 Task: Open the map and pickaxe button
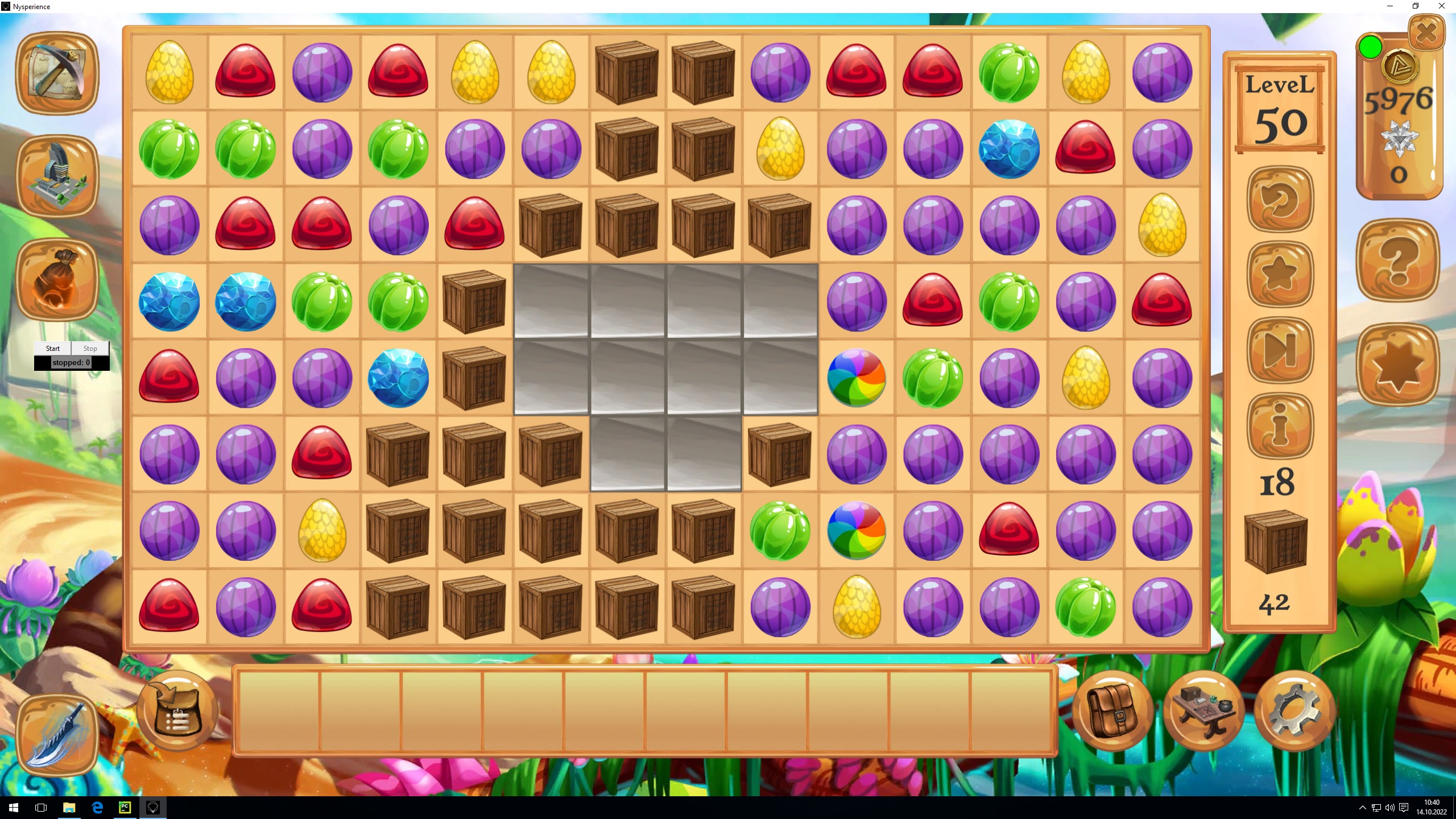pyautogui.click(x=57, y=73)
